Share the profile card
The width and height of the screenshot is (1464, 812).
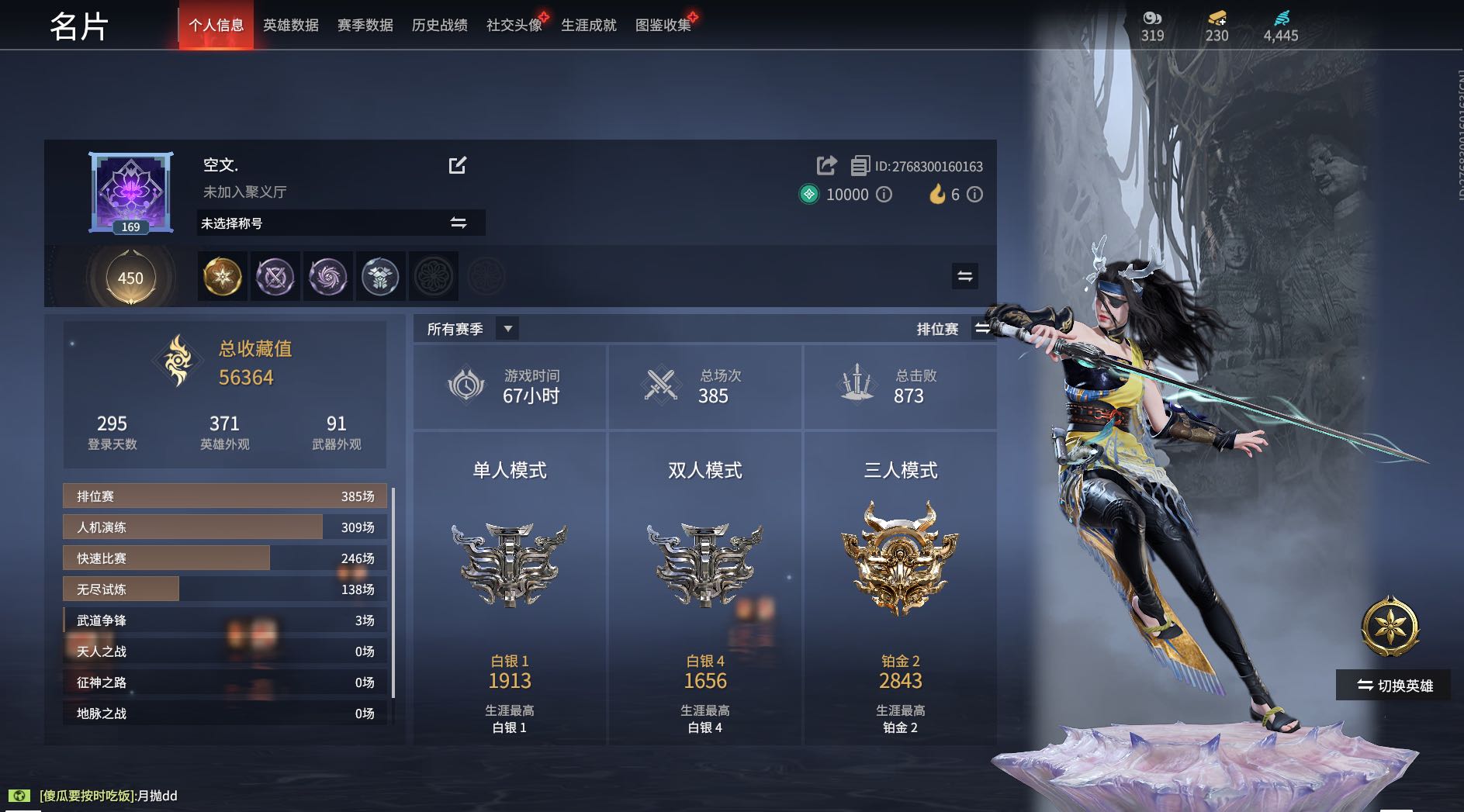(827, 165)
